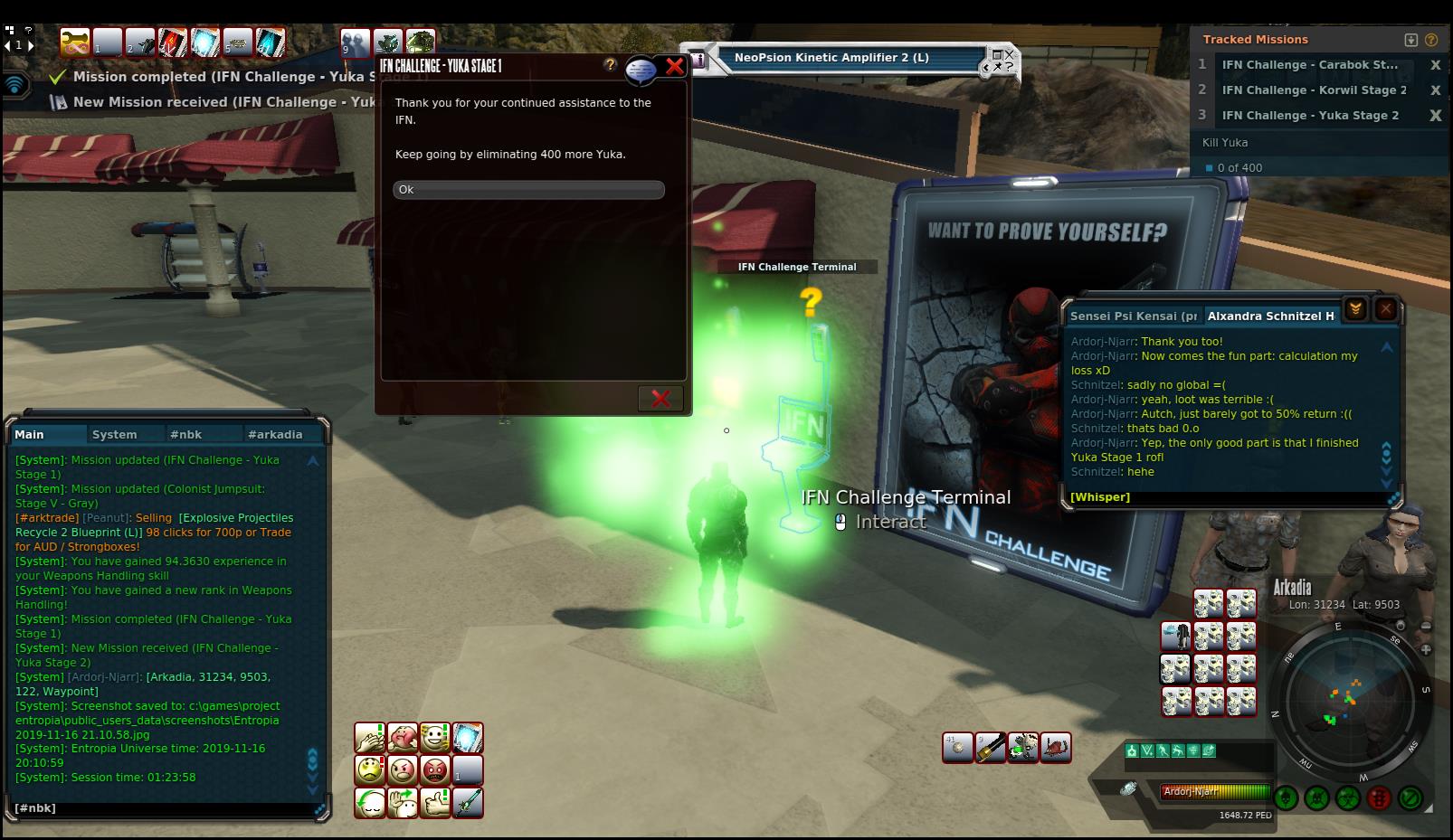This screenshot has width=1453, height=840.
Task: Zoom out the radar with minus button
Action: 1427,627
